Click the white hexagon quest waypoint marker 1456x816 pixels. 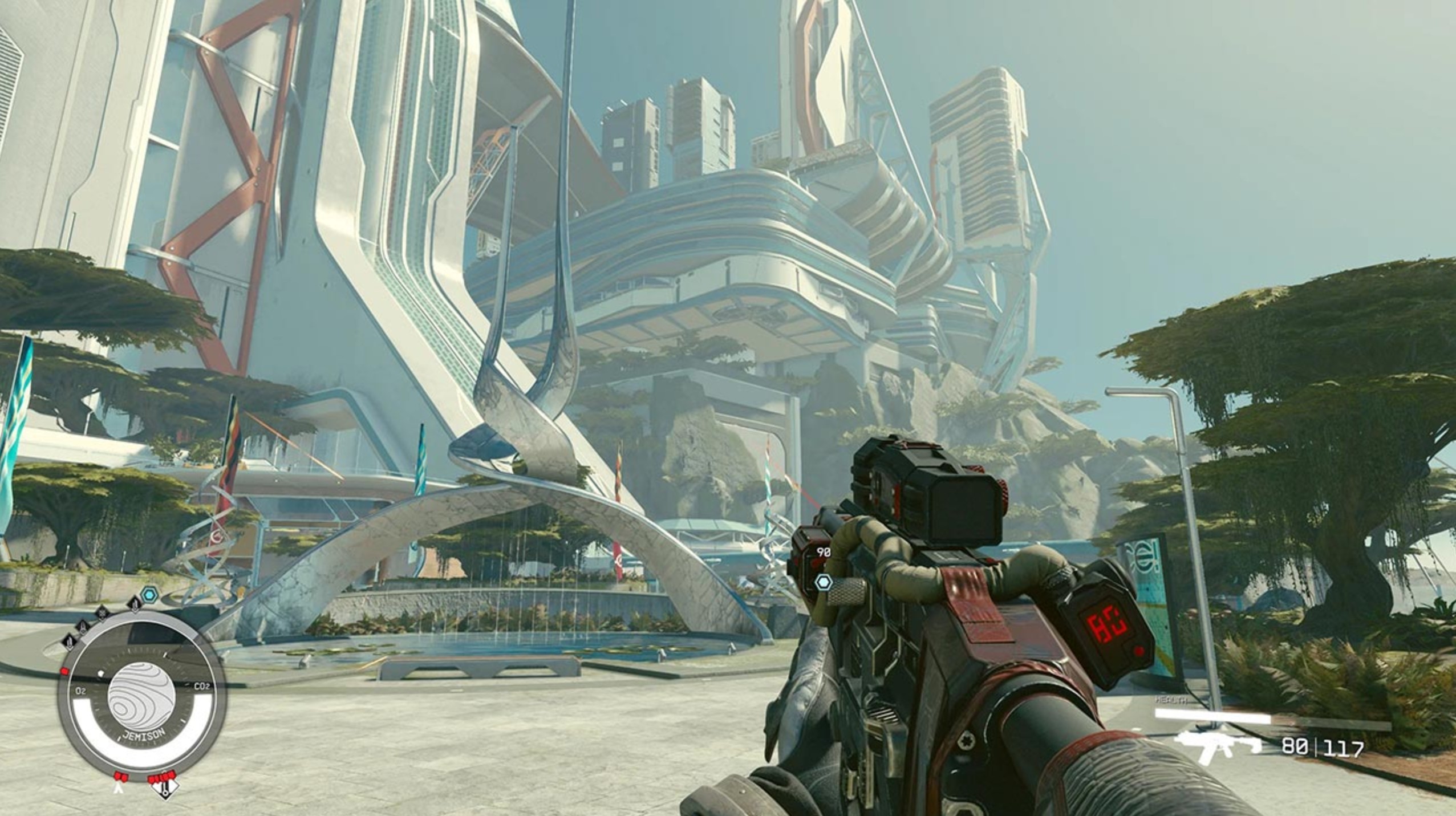point(824,583)
